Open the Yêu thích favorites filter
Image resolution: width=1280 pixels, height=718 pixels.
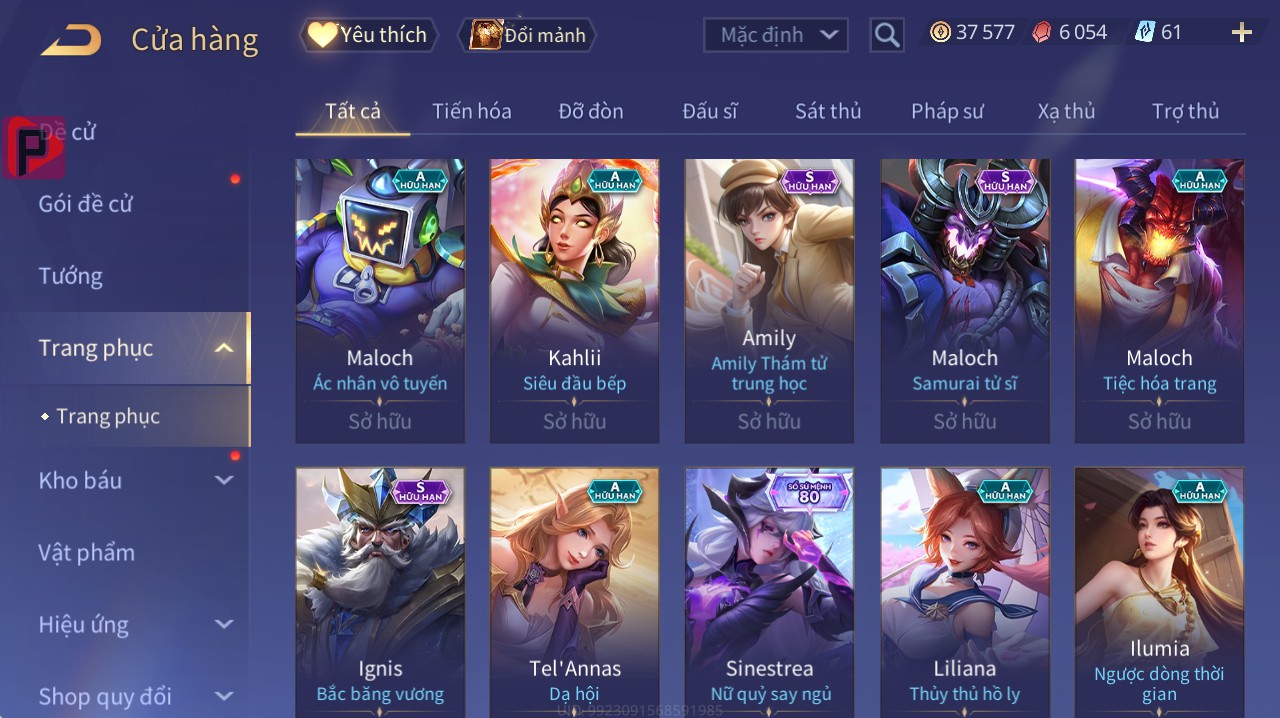coord(368,35)
